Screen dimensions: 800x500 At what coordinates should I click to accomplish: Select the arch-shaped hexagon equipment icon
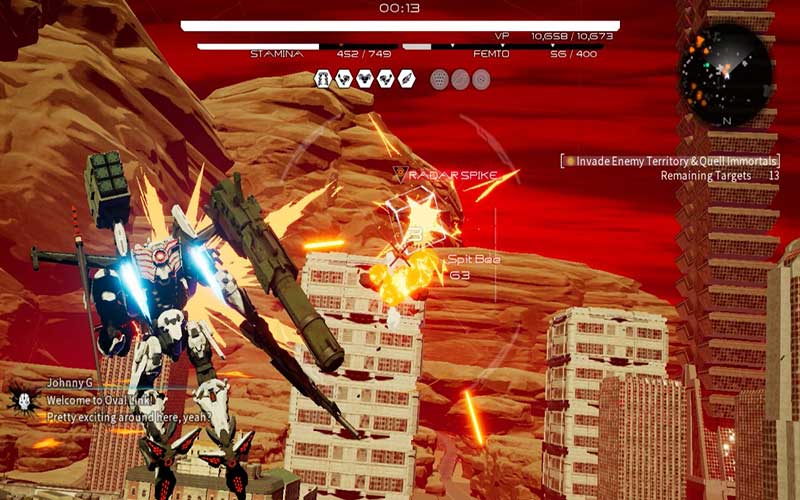(x=323, y=79)
